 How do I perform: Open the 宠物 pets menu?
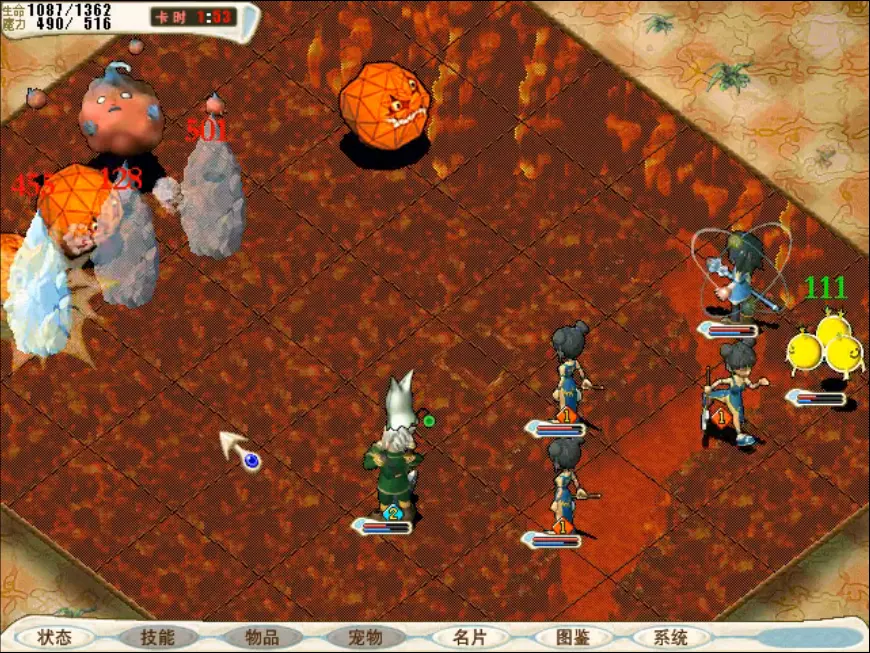click(x=365, y=637)
